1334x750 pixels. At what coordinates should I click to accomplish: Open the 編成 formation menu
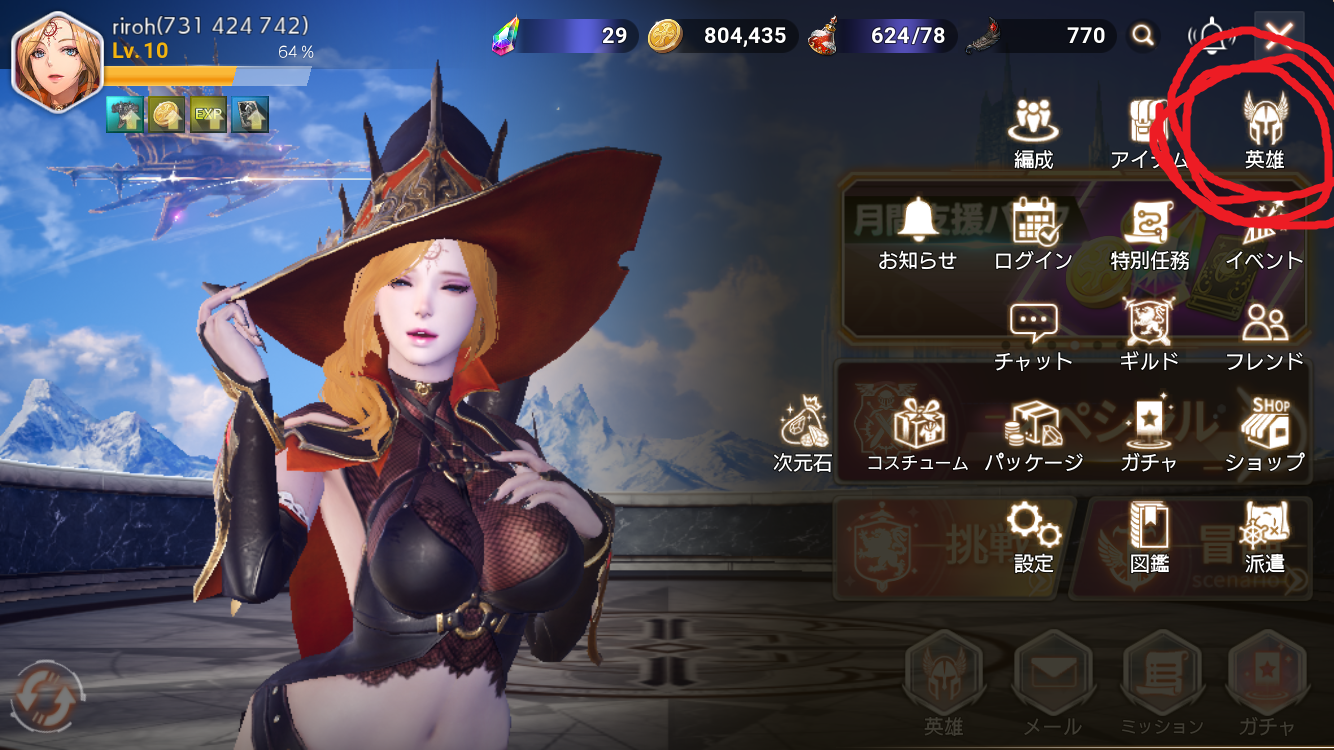[1033, 130]
